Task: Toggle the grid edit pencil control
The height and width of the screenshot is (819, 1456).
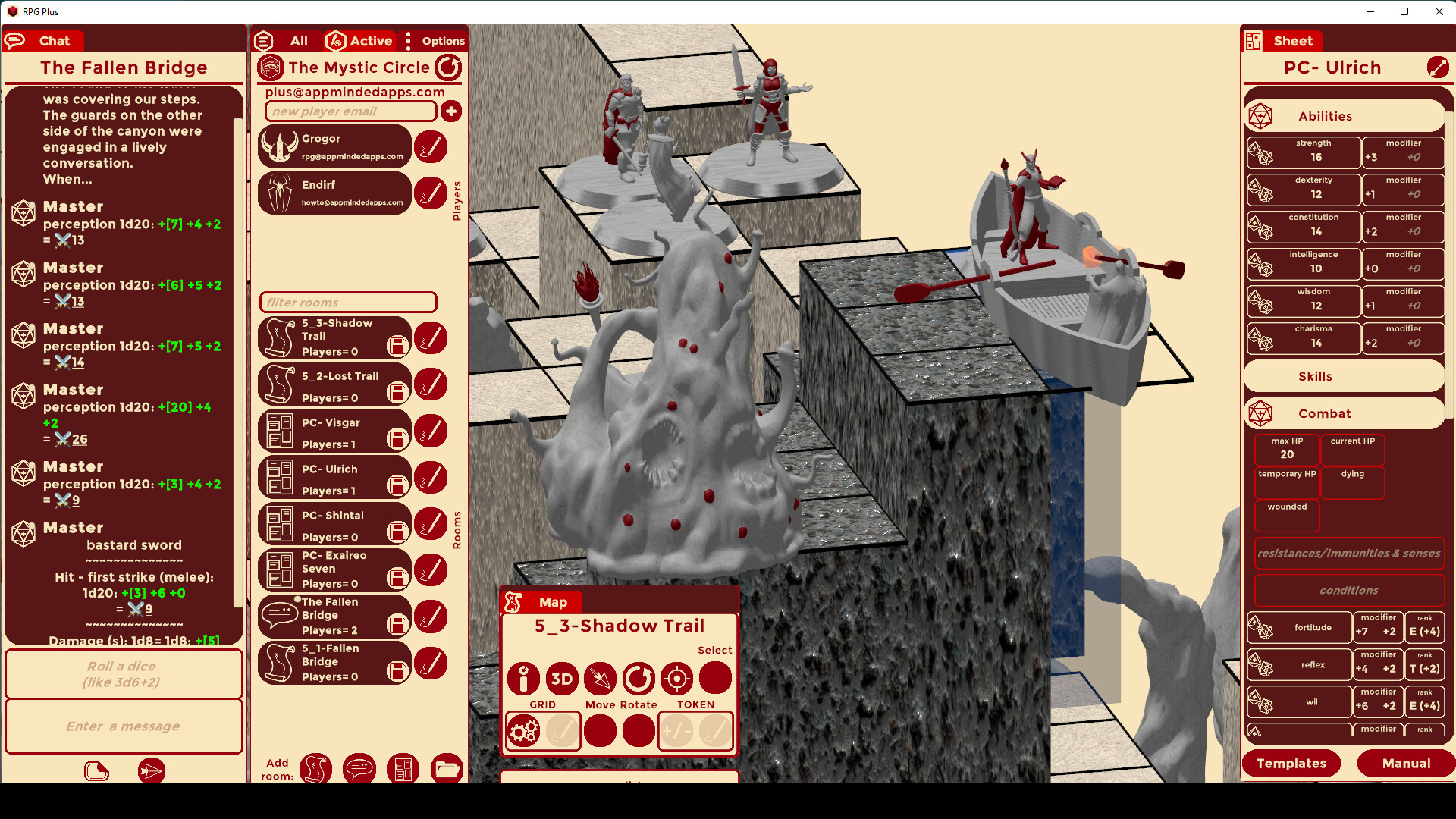Action: (x=562, y=730)
